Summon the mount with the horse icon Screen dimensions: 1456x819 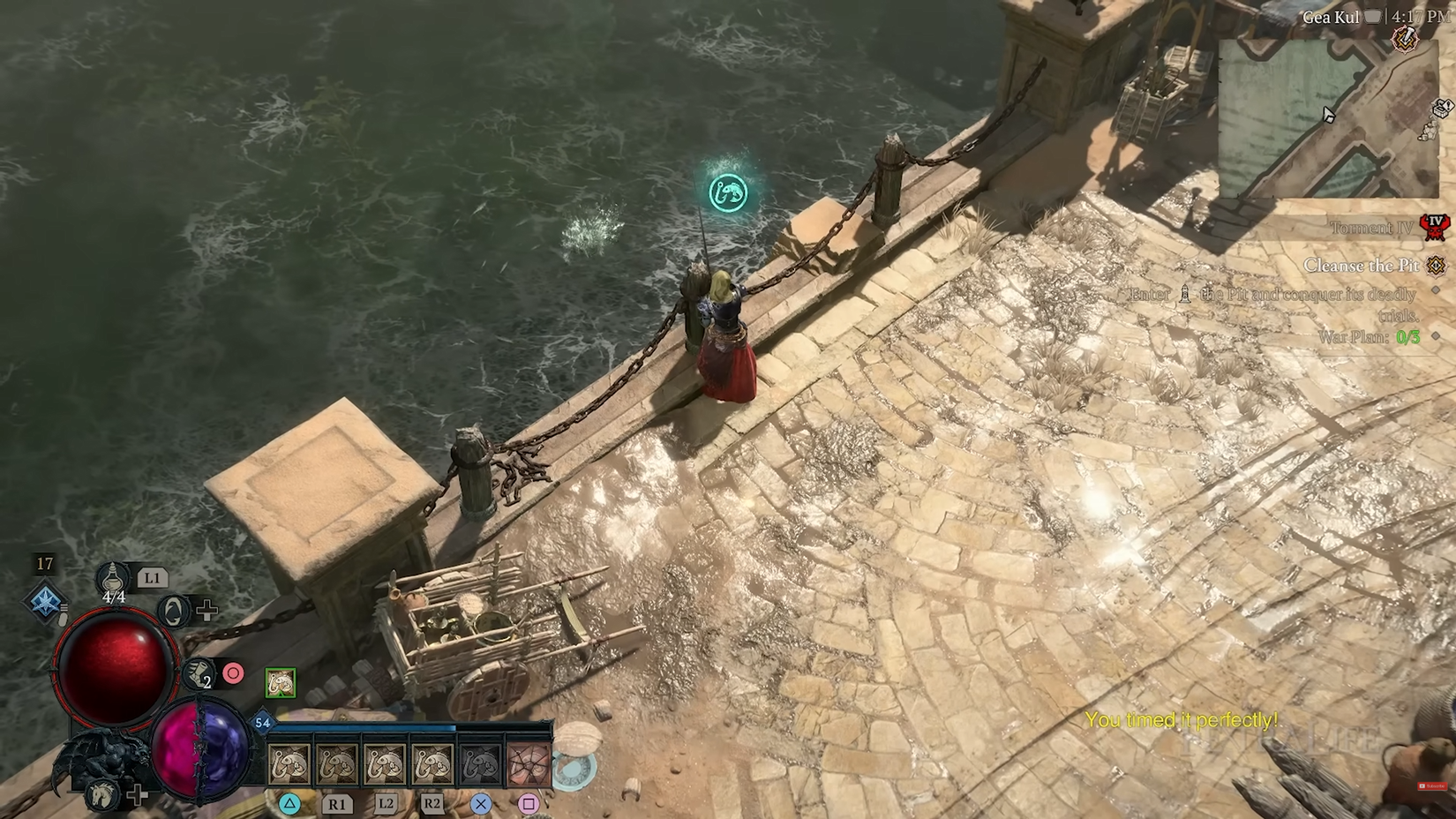103,795
